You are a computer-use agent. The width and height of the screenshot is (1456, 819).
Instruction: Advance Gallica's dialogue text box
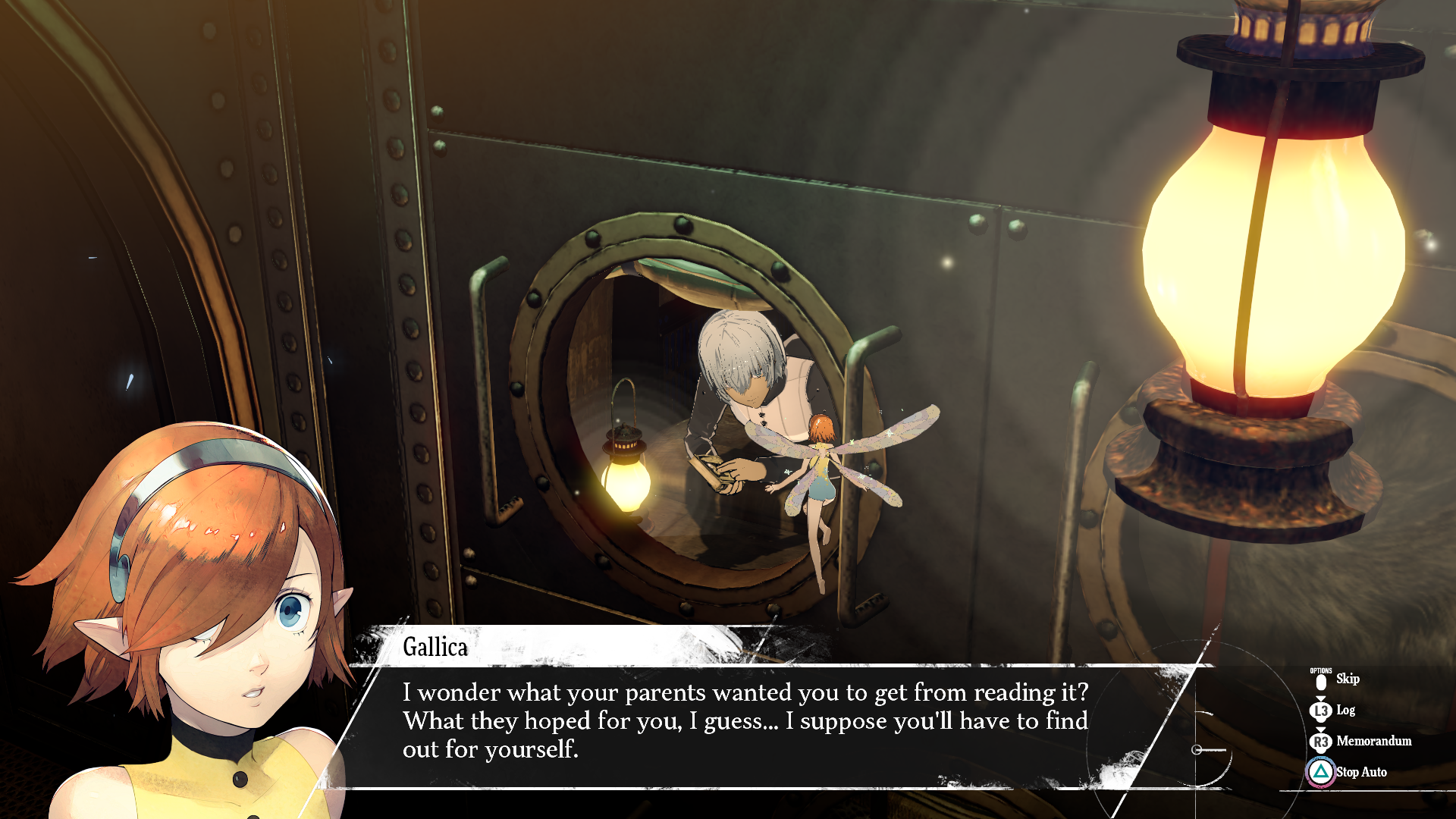745,721
